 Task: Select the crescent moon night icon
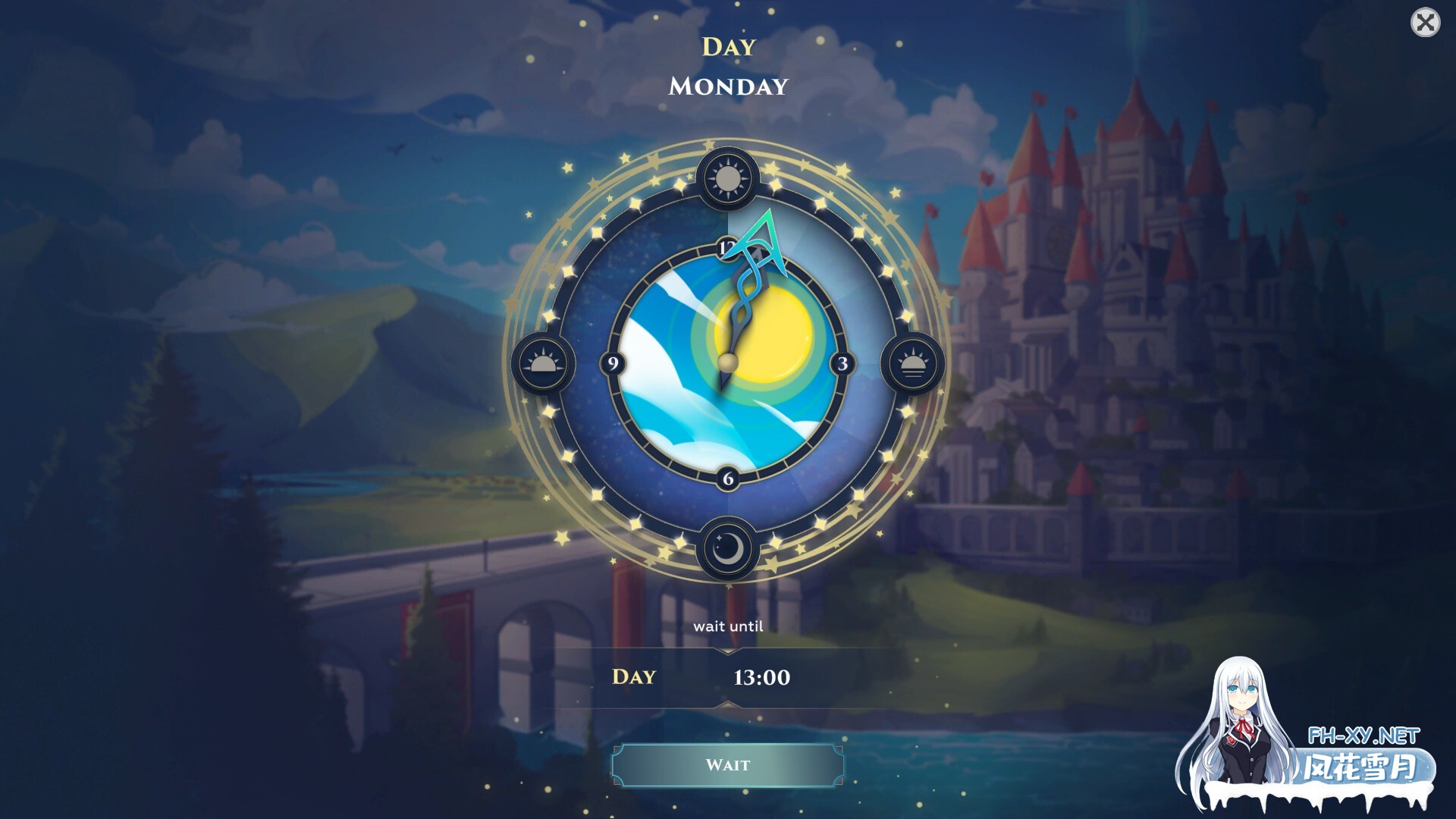(727, 548)
